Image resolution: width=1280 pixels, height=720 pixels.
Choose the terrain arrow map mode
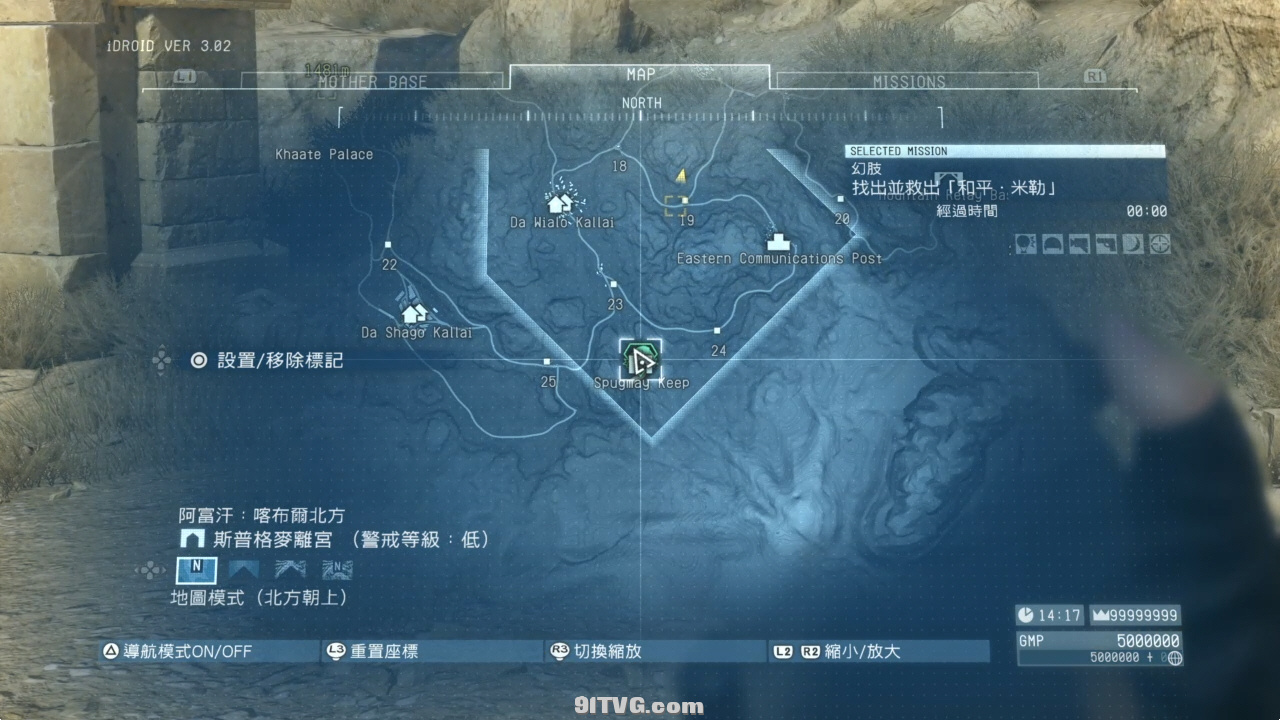pos(290,570)
